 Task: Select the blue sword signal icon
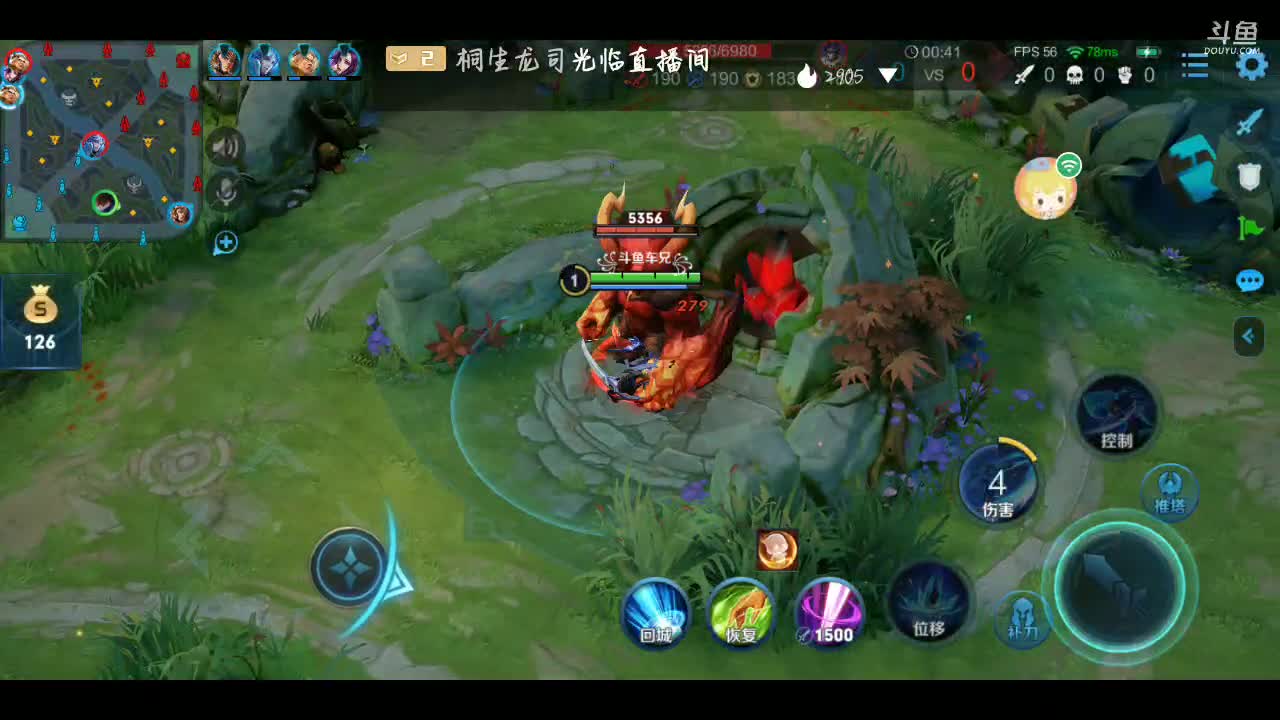click(1250, 124)
